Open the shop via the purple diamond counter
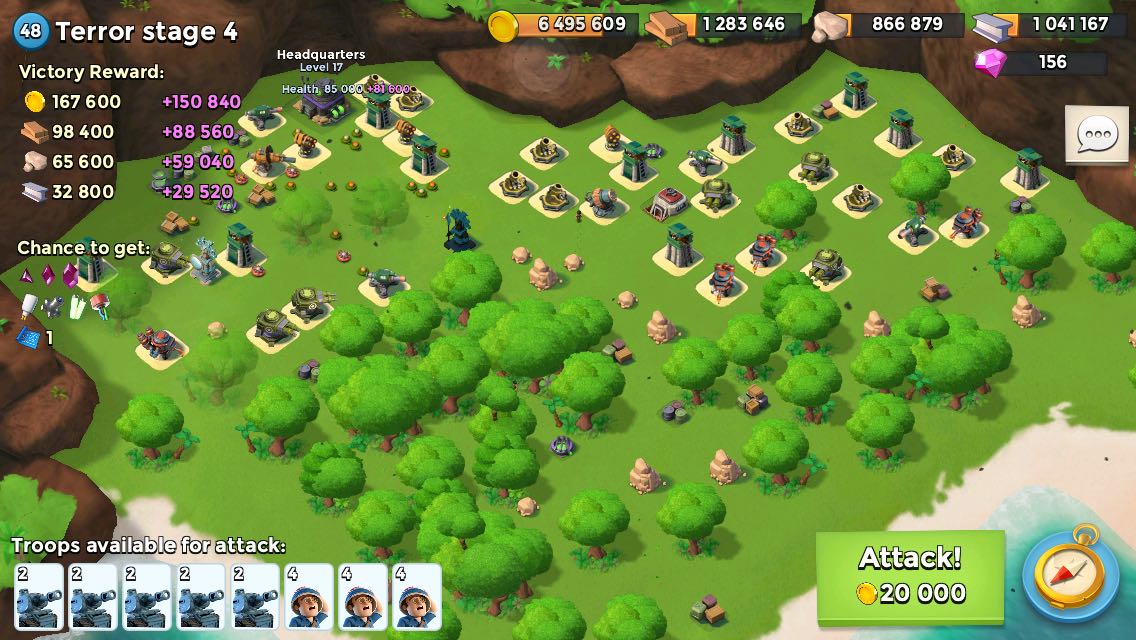This screenshot has height=640, width=1136. (x=1040, y=62)
